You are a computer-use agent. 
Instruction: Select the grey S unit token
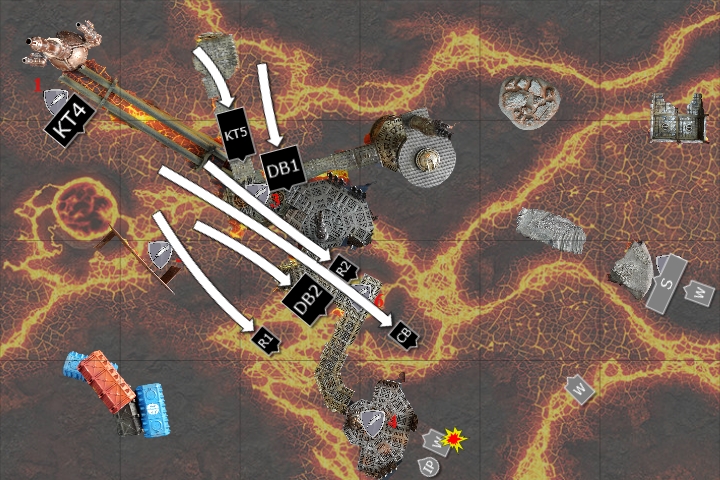tap(668, 280)
